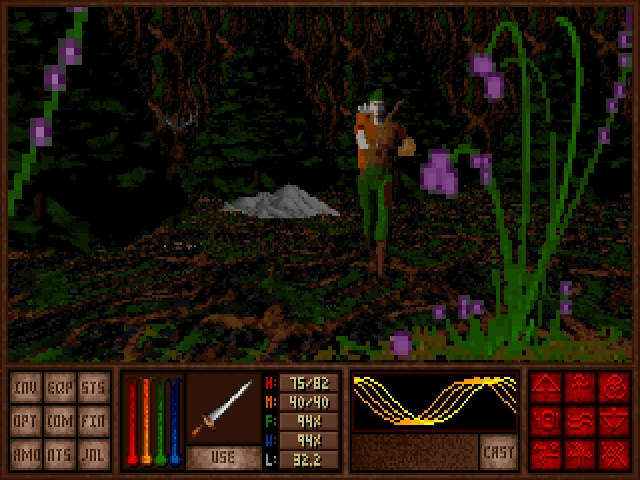This screenshot has height=480, width=640.
Task: Click the COM button
Action: click(60, 420)
